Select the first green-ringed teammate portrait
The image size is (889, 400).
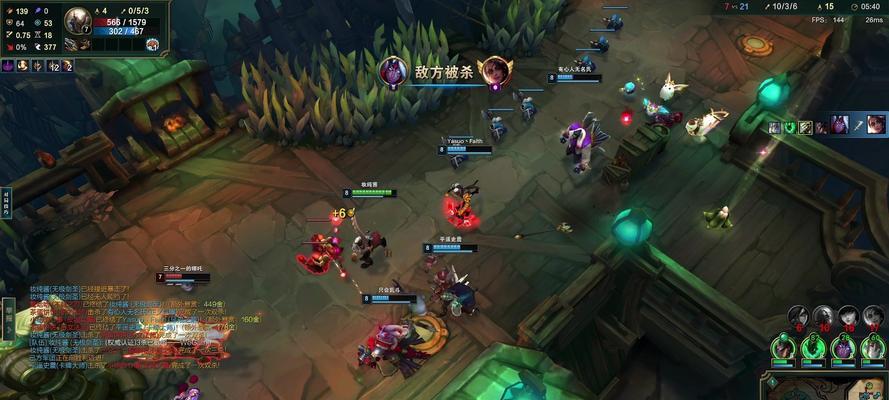point(784,347)
